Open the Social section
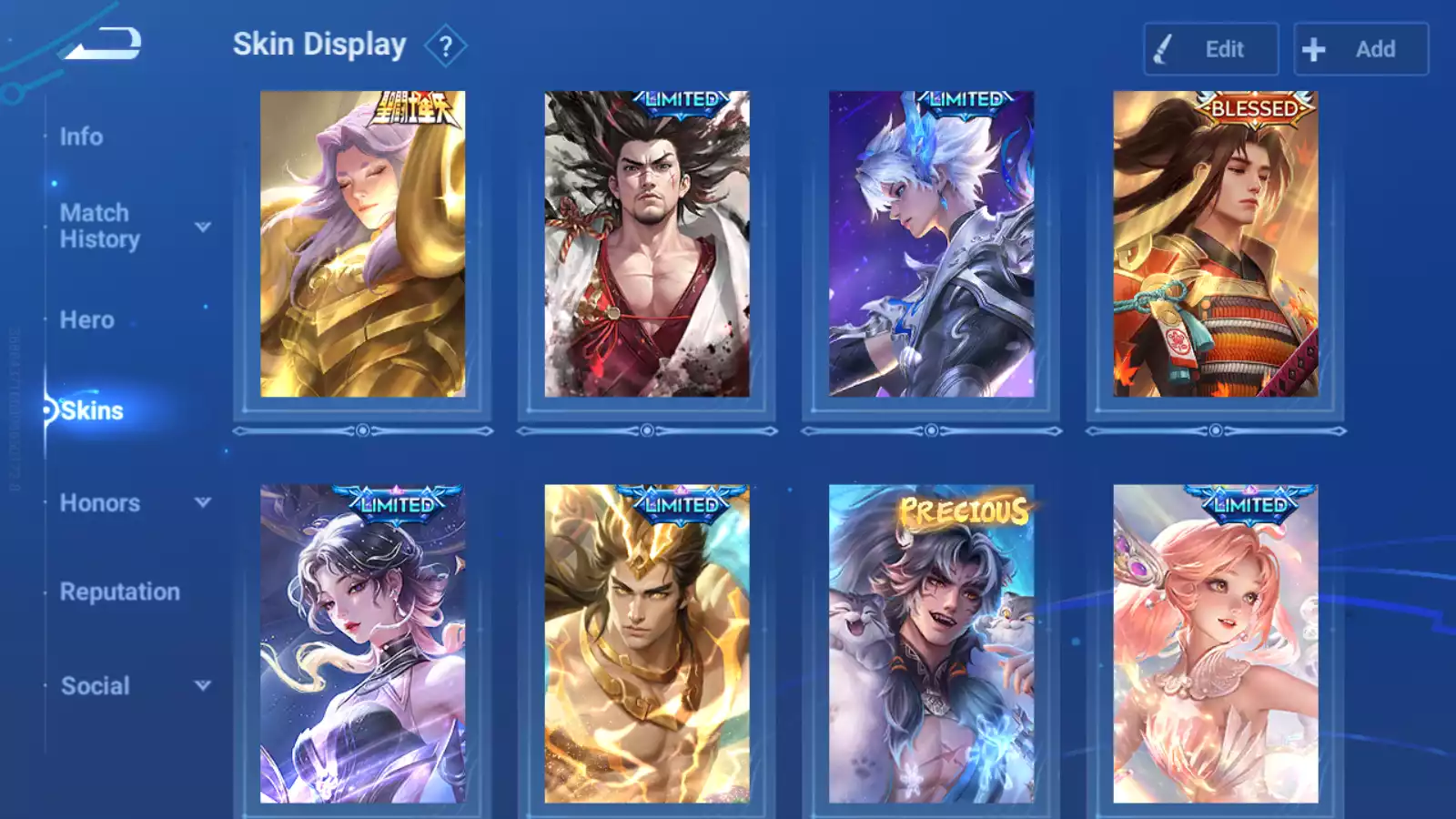The height and width of the screenshot is (819, 1456). 95,686
